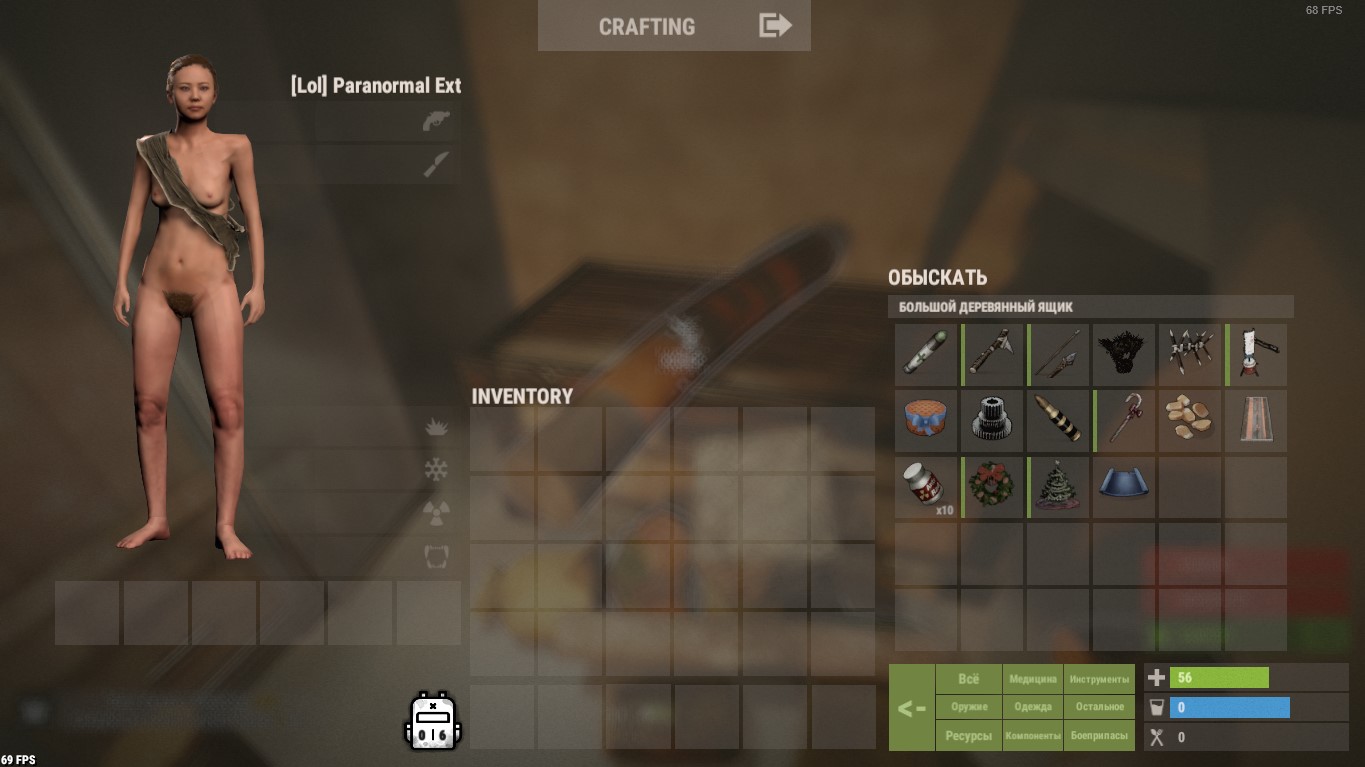Filter loot by Всё

tap(969, 679)
